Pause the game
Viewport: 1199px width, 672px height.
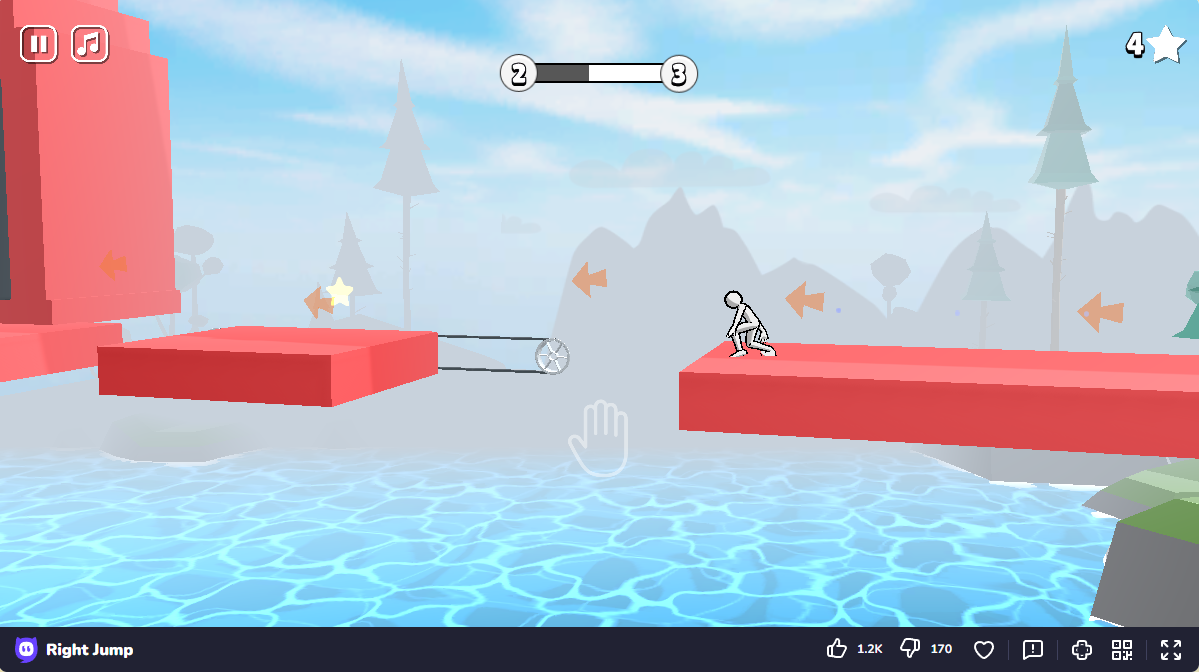tap(39, 44)
